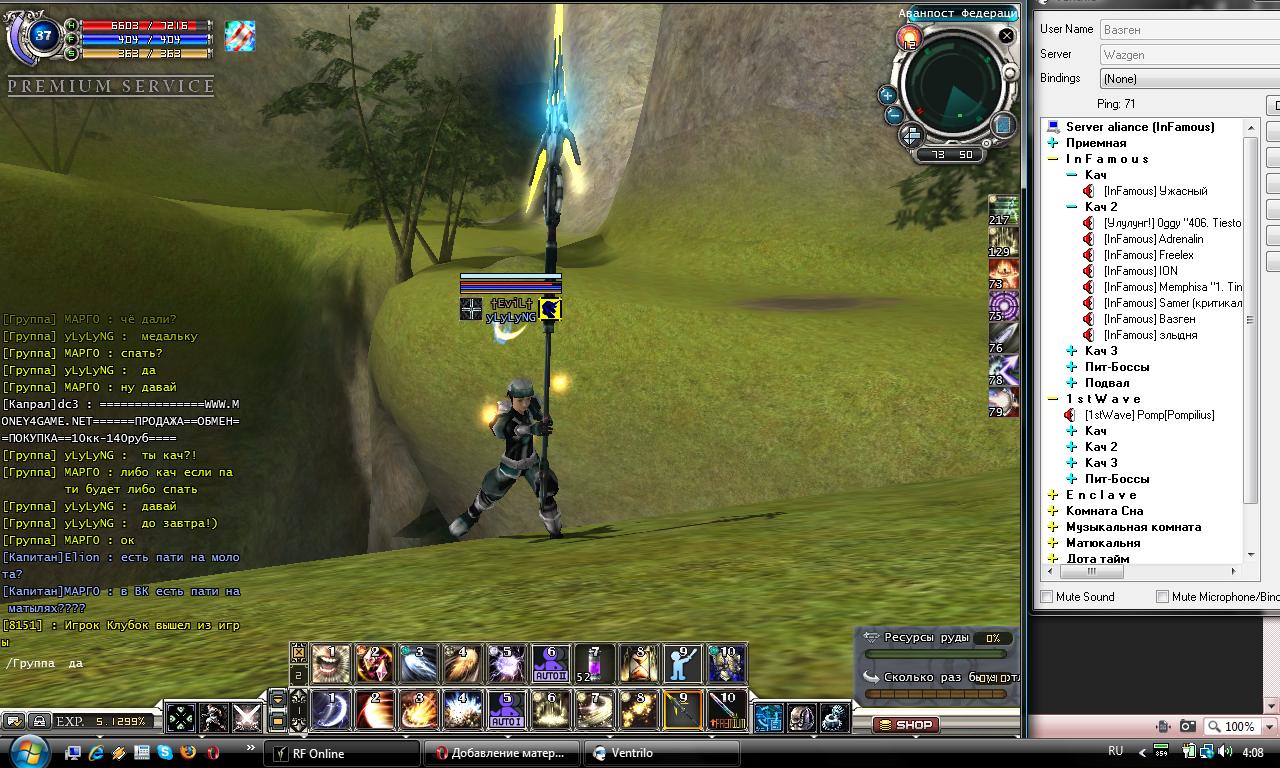Screen dimensions: 1280x768
Task: Click the chat input line with /Группа
Action: pos(120,663)
